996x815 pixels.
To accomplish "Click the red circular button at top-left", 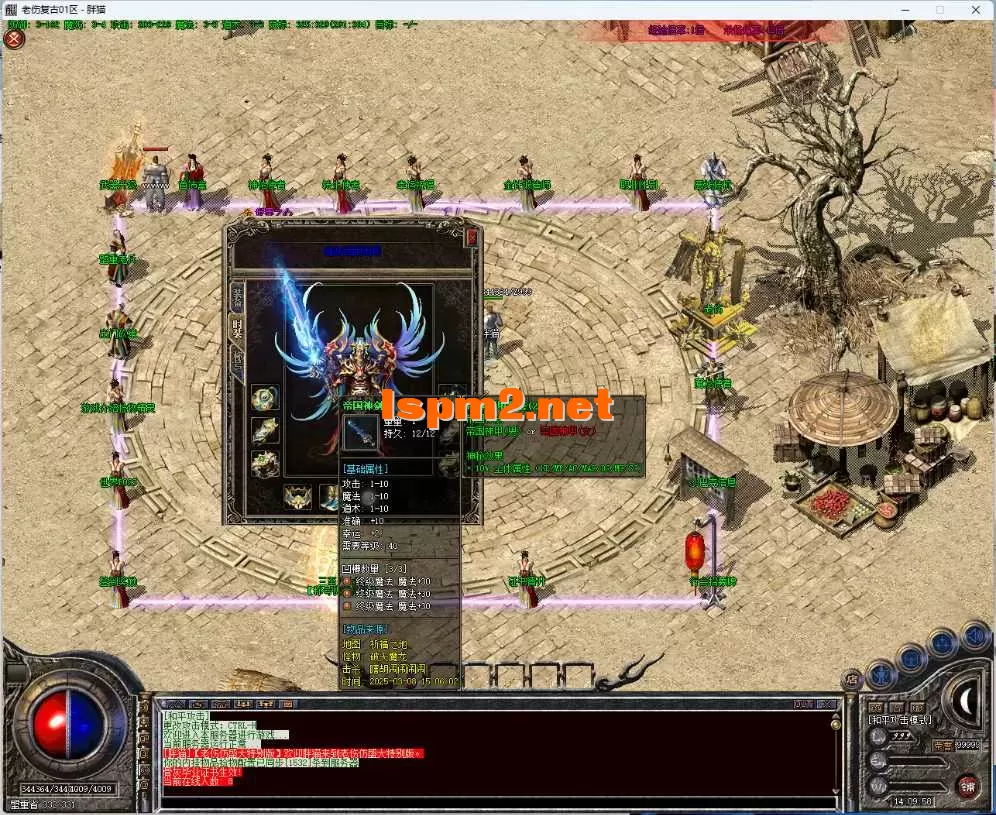I will click(14, 39).
